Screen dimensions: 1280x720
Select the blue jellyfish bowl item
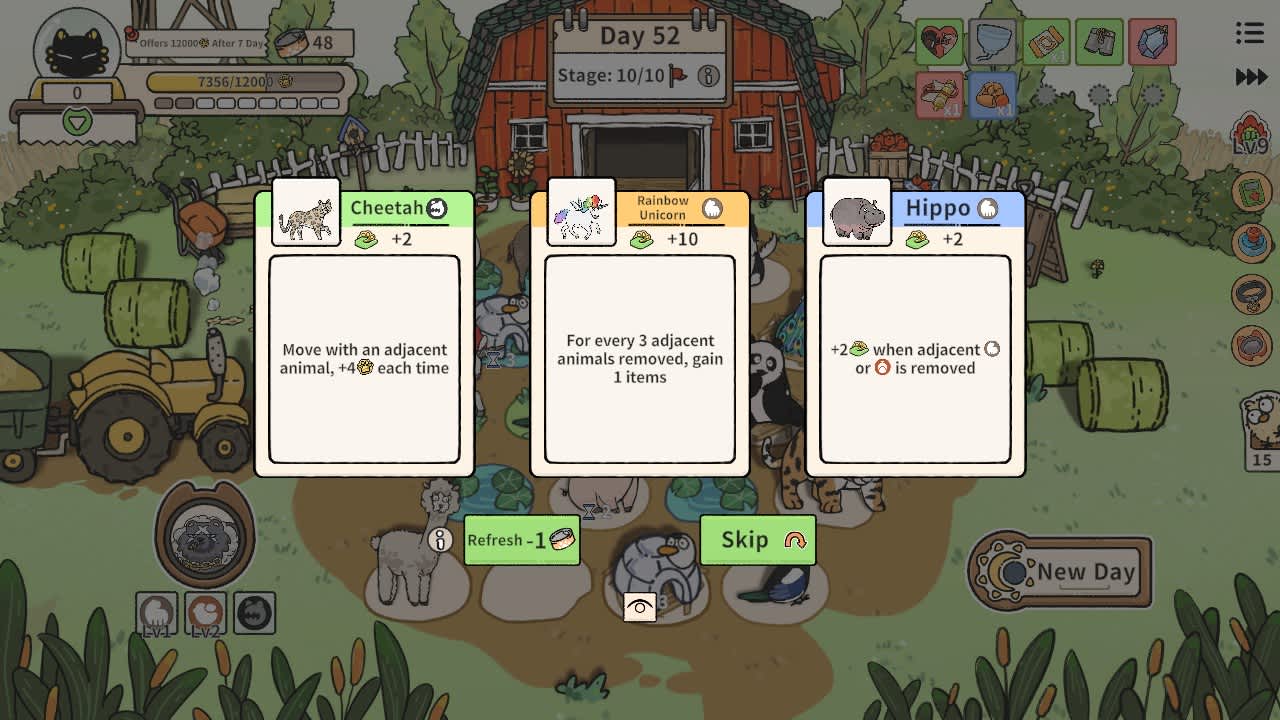point(993,41)
